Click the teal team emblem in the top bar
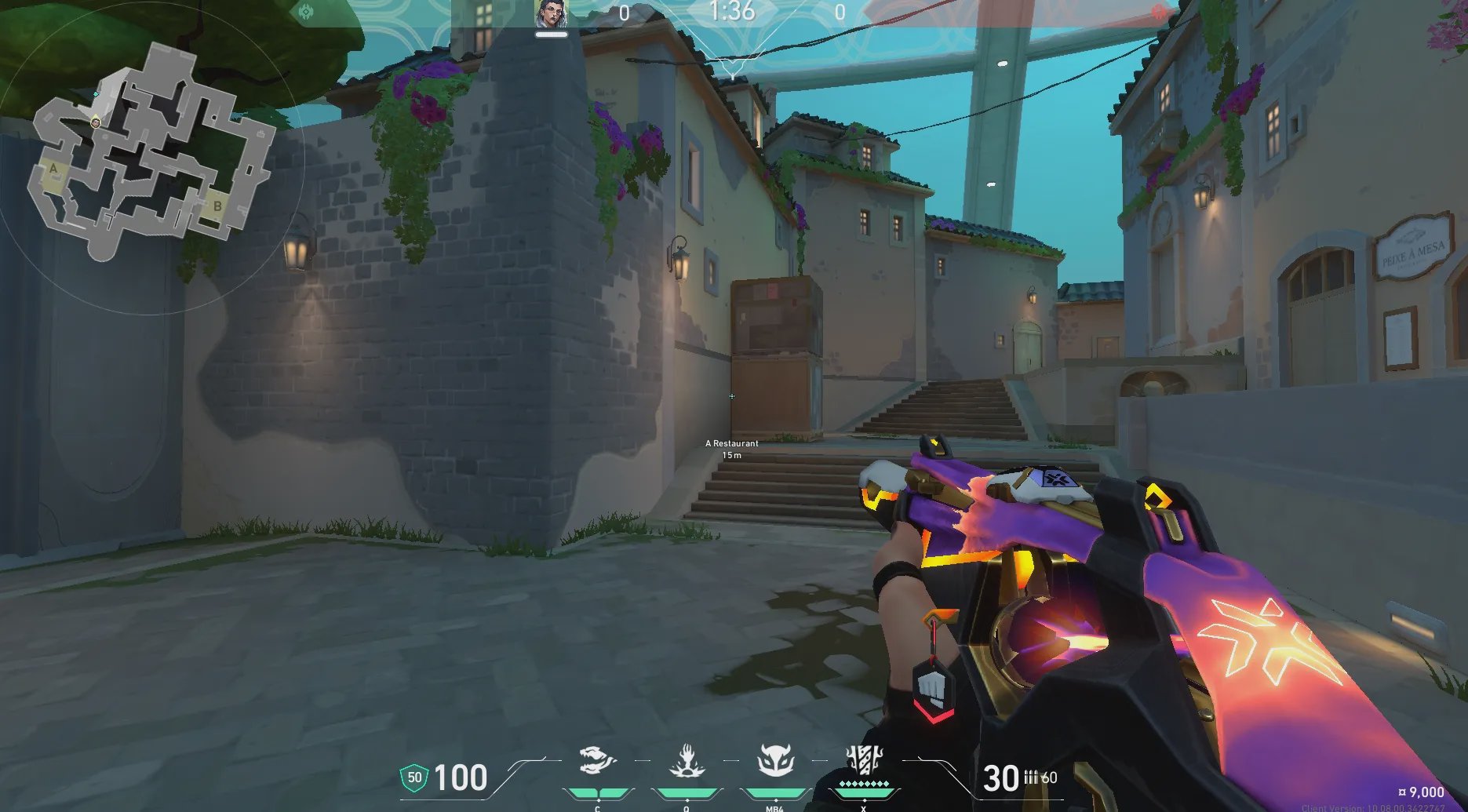 (305, 12)
